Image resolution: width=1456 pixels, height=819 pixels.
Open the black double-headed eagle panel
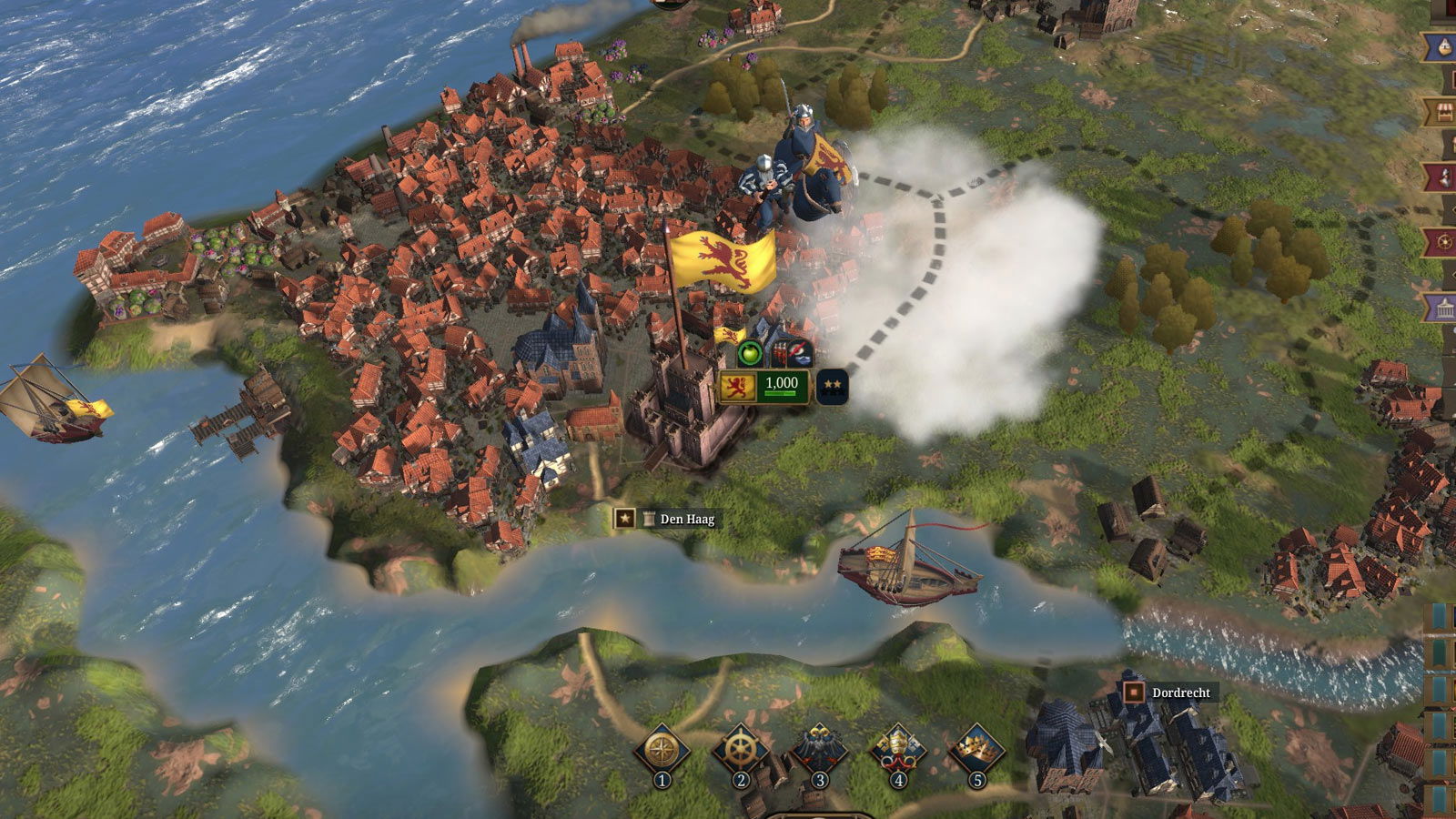pyautogui.click(x=819, y=752)
